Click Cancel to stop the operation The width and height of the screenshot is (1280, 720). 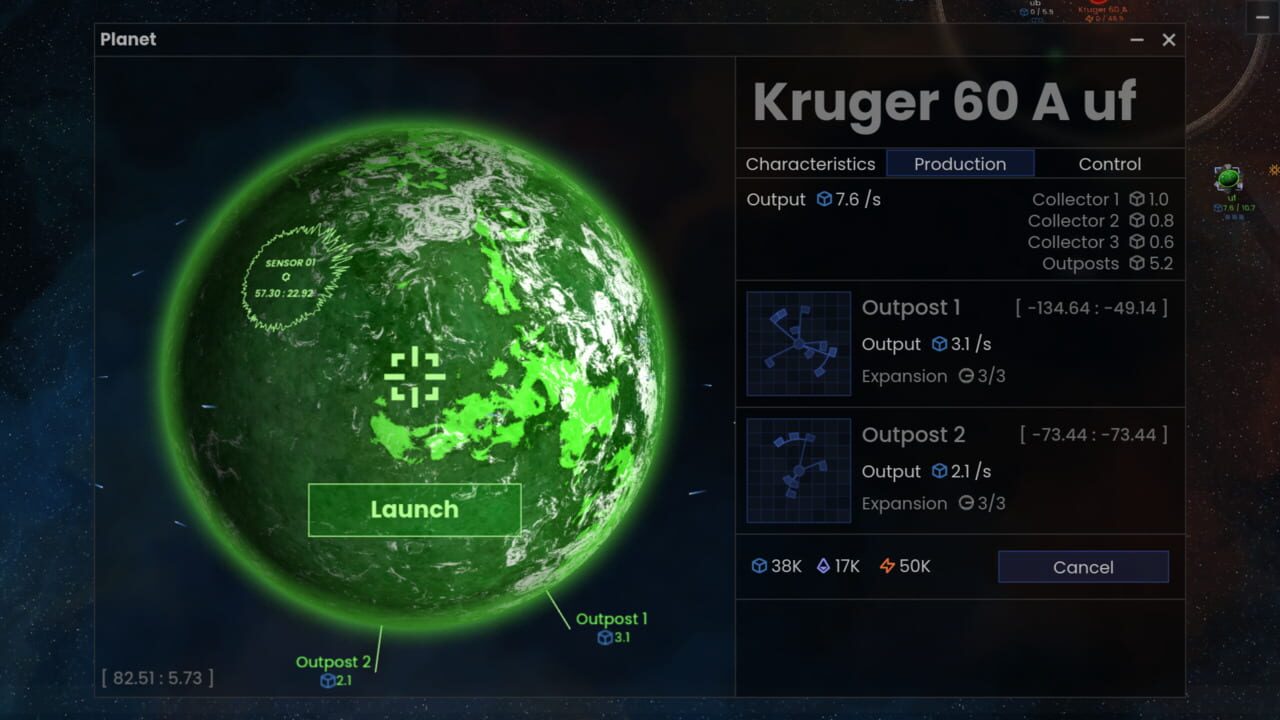(1083, 566)
